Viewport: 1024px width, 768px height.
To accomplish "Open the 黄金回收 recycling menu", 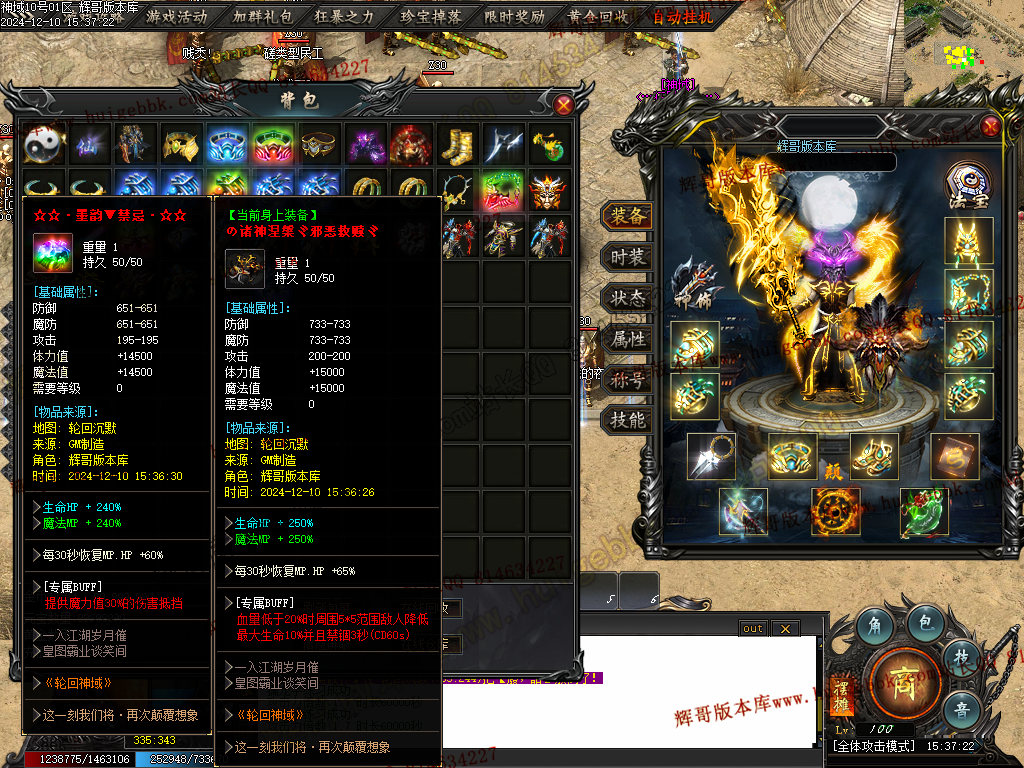I will pos(598,16).
